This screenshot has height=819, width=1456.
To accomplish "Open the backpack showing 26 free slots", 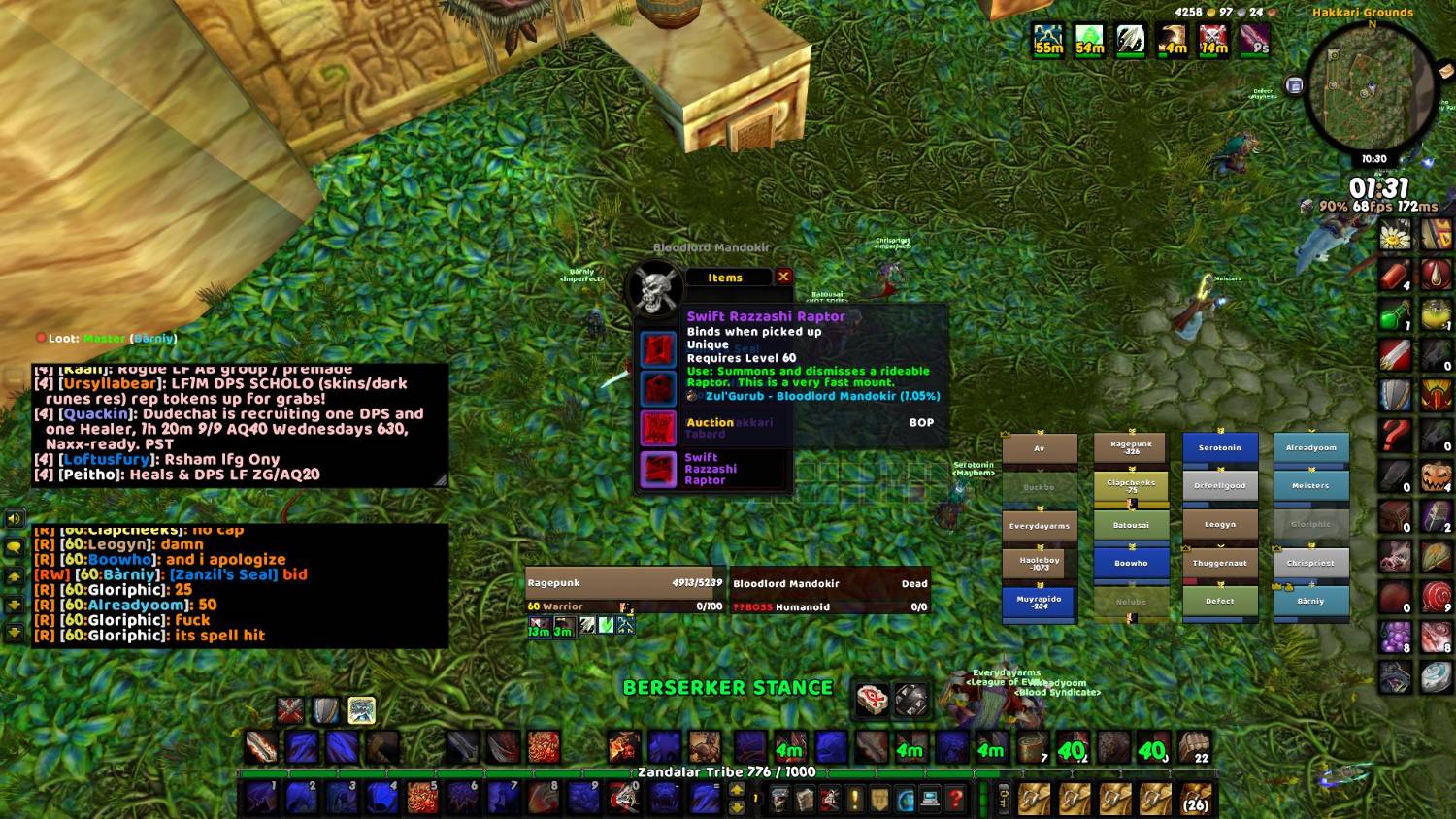I will coord(1196,800).
